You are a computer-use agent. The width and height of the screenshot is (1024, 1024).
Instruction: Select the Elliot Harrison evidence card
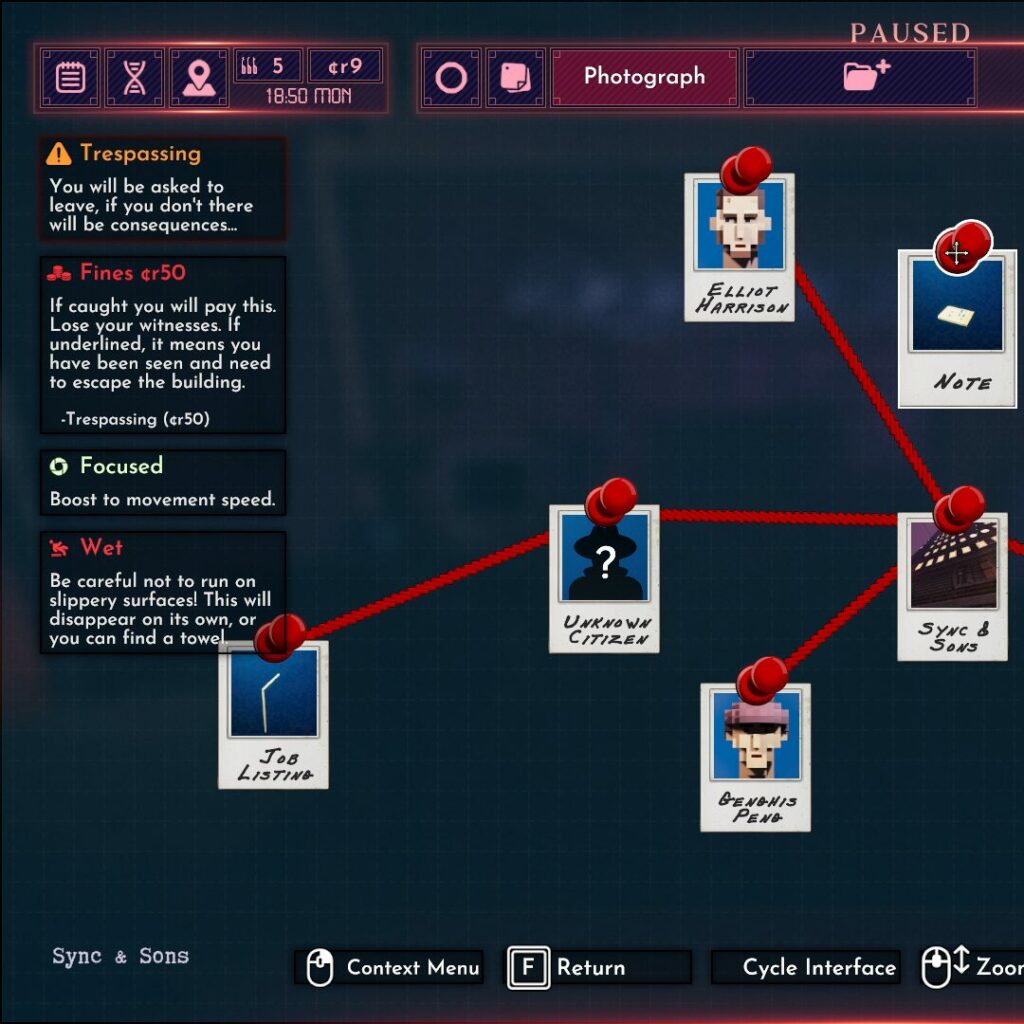click(740, 250)
